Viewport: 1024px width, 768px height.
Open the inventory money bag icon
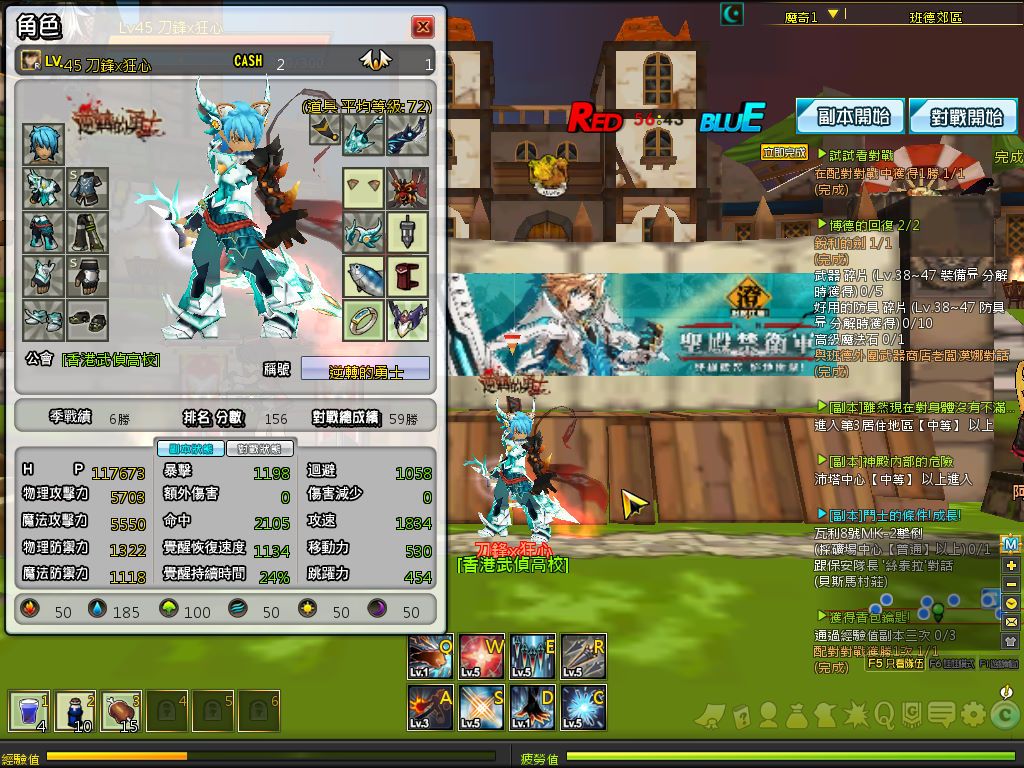point(797,714)
